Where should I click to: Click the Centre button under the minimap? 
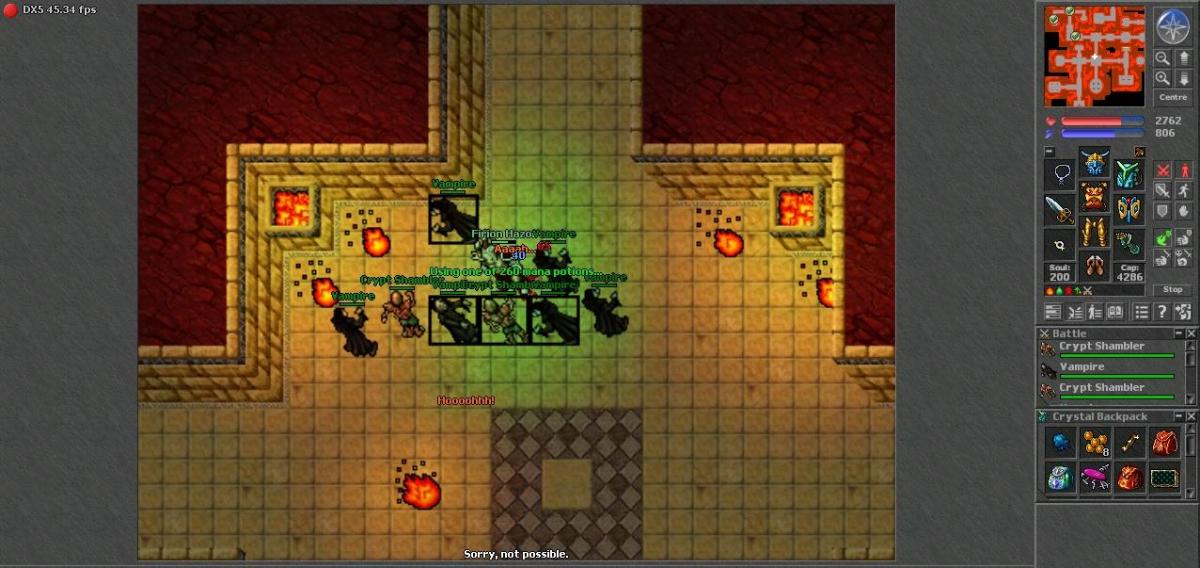(x=1172, y=98)
